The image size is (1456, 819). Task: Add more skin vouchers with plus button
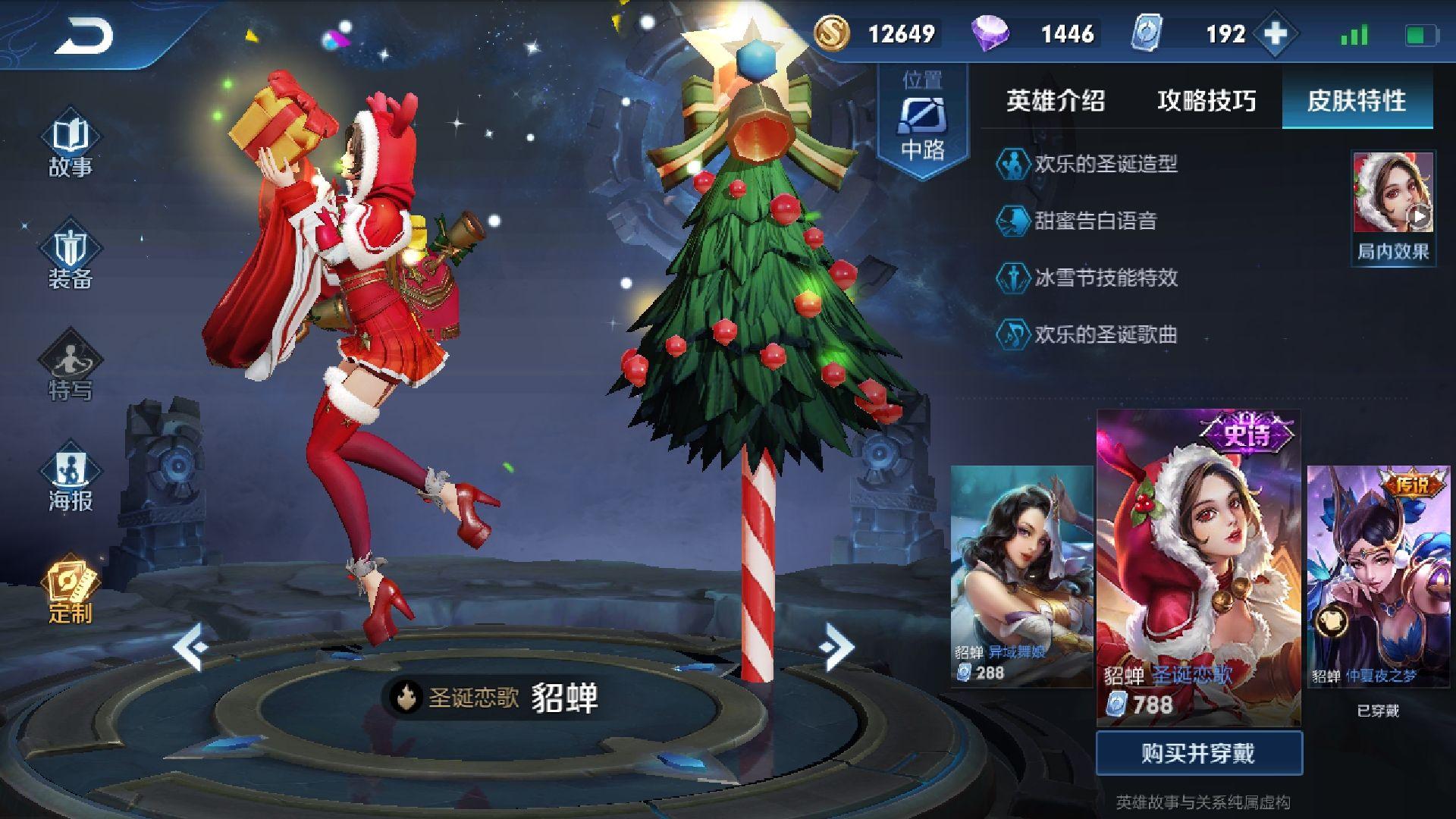click(x=1276, y=34)
